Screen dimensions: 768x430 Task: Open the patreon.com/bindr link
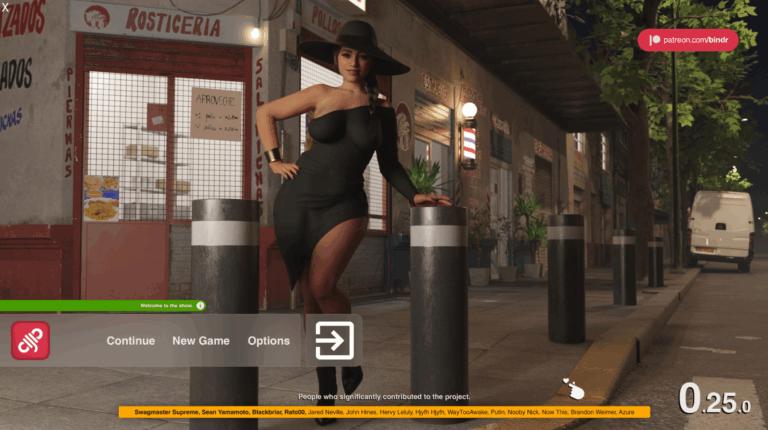coord(687,40)
